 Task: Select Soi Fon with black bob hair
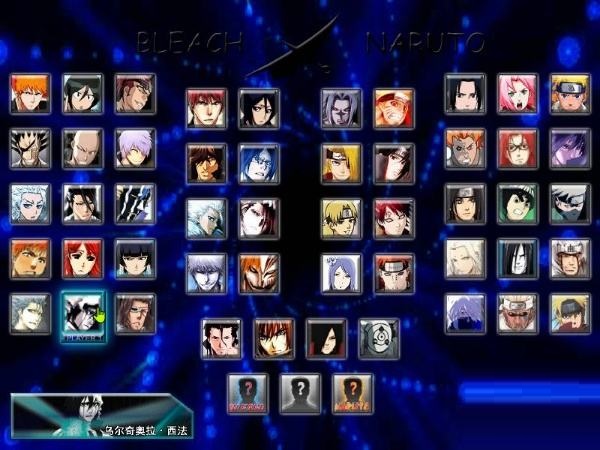(134, 258)
